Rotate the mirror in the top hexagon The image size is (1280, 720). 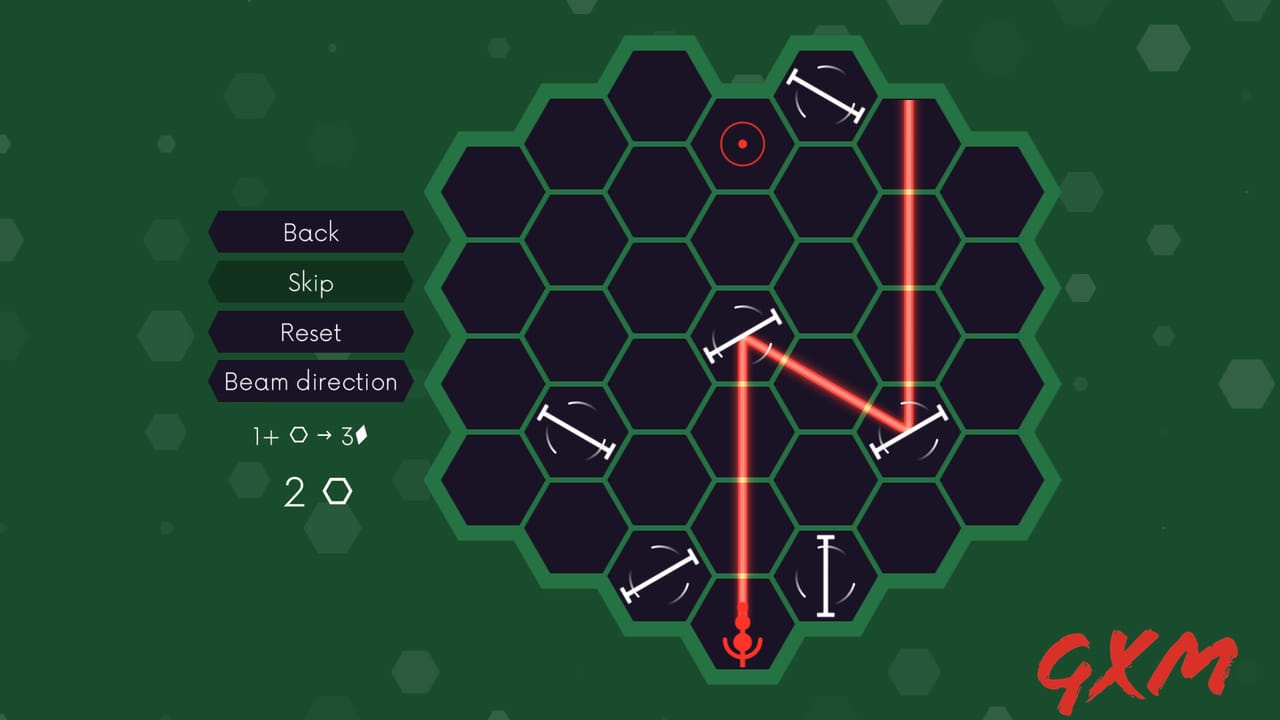[825, 95]
